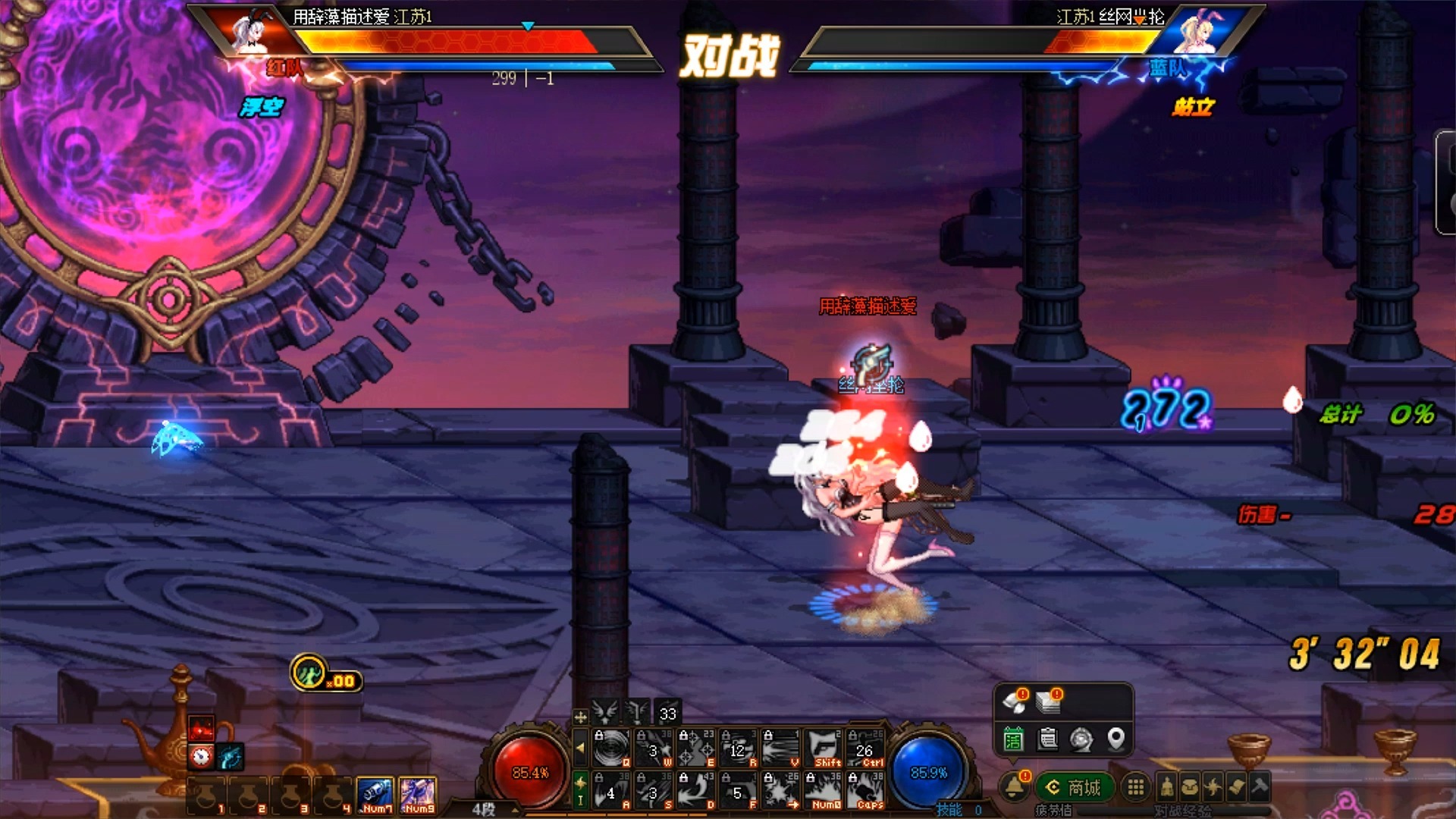Open the nine-dot grid menu
Screen dimensions: 1456x819
click(x=1135, y=788)
